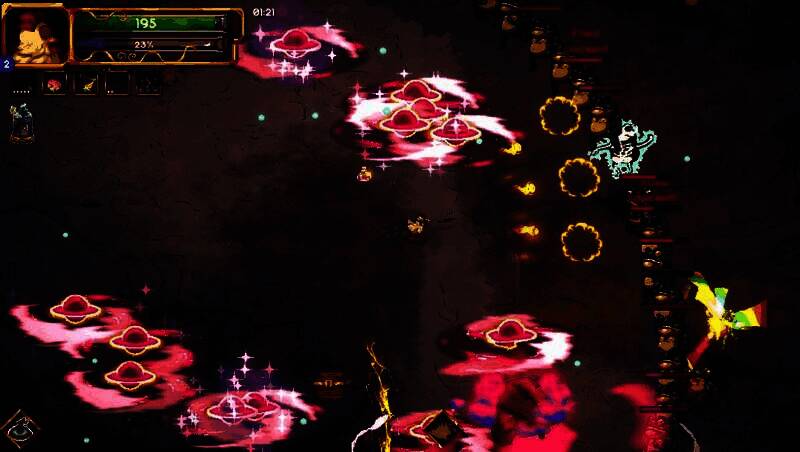
Task: Select the red flower item slot
Action: point(53,85)
